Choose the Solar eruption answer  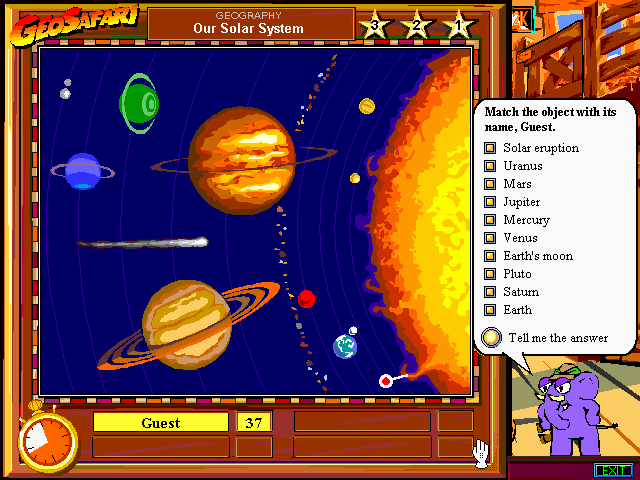[x=490, y=148]
